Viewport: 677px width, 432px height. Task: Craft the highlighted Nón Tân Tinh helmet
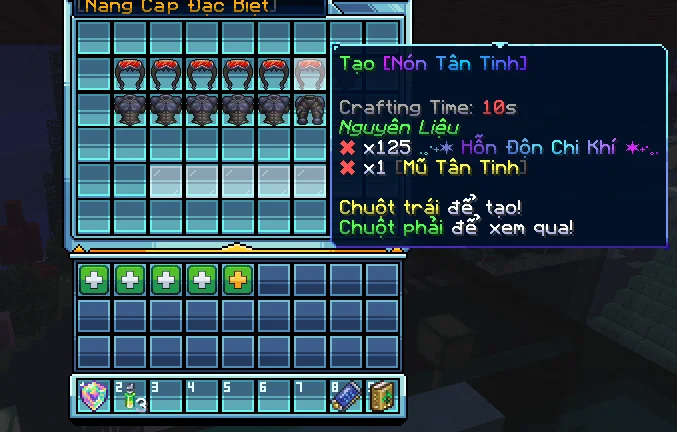click(310, 74)
